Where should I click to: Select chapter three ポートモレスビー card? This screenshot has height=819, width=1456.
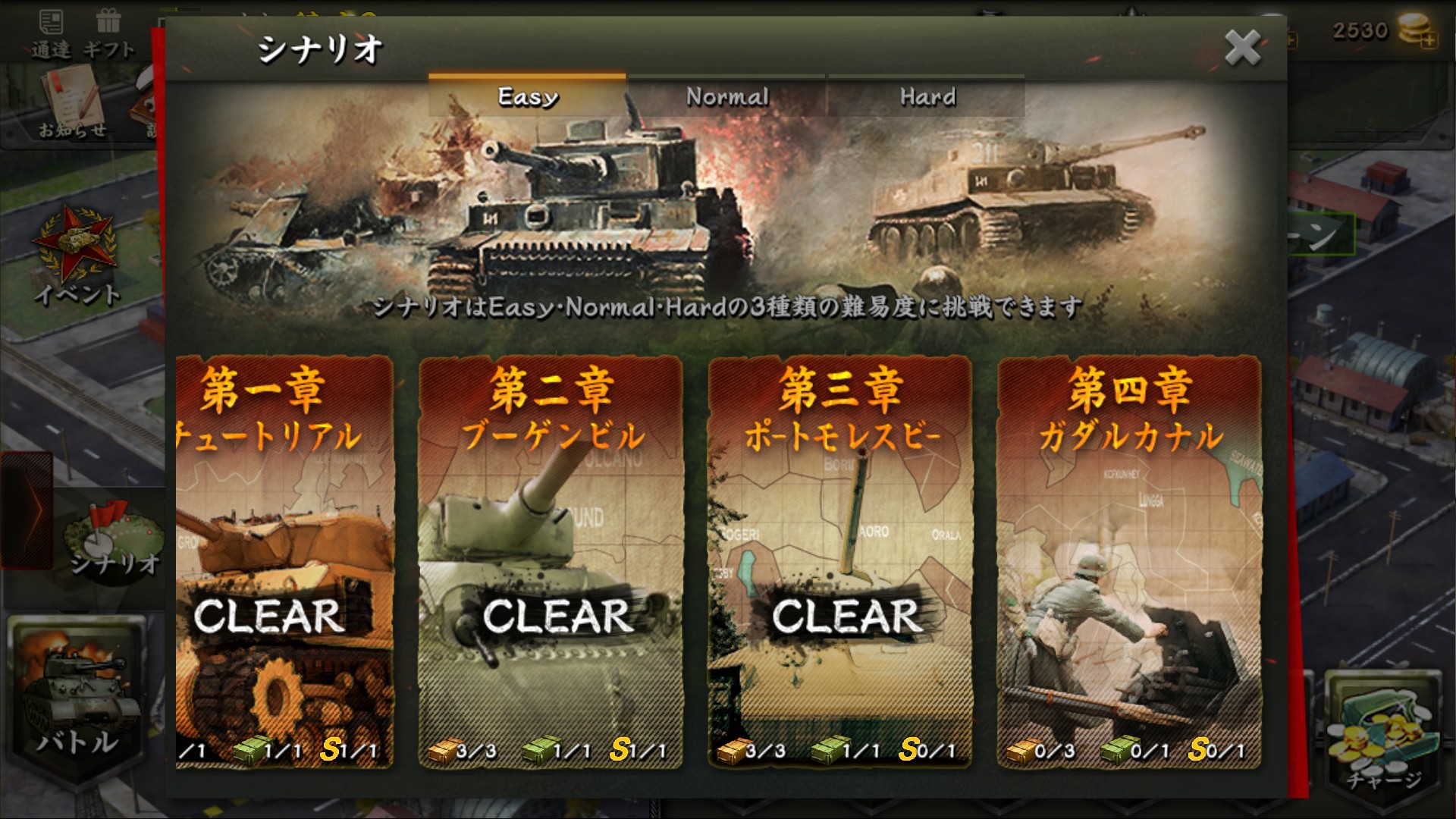click(x=839, y=561)
